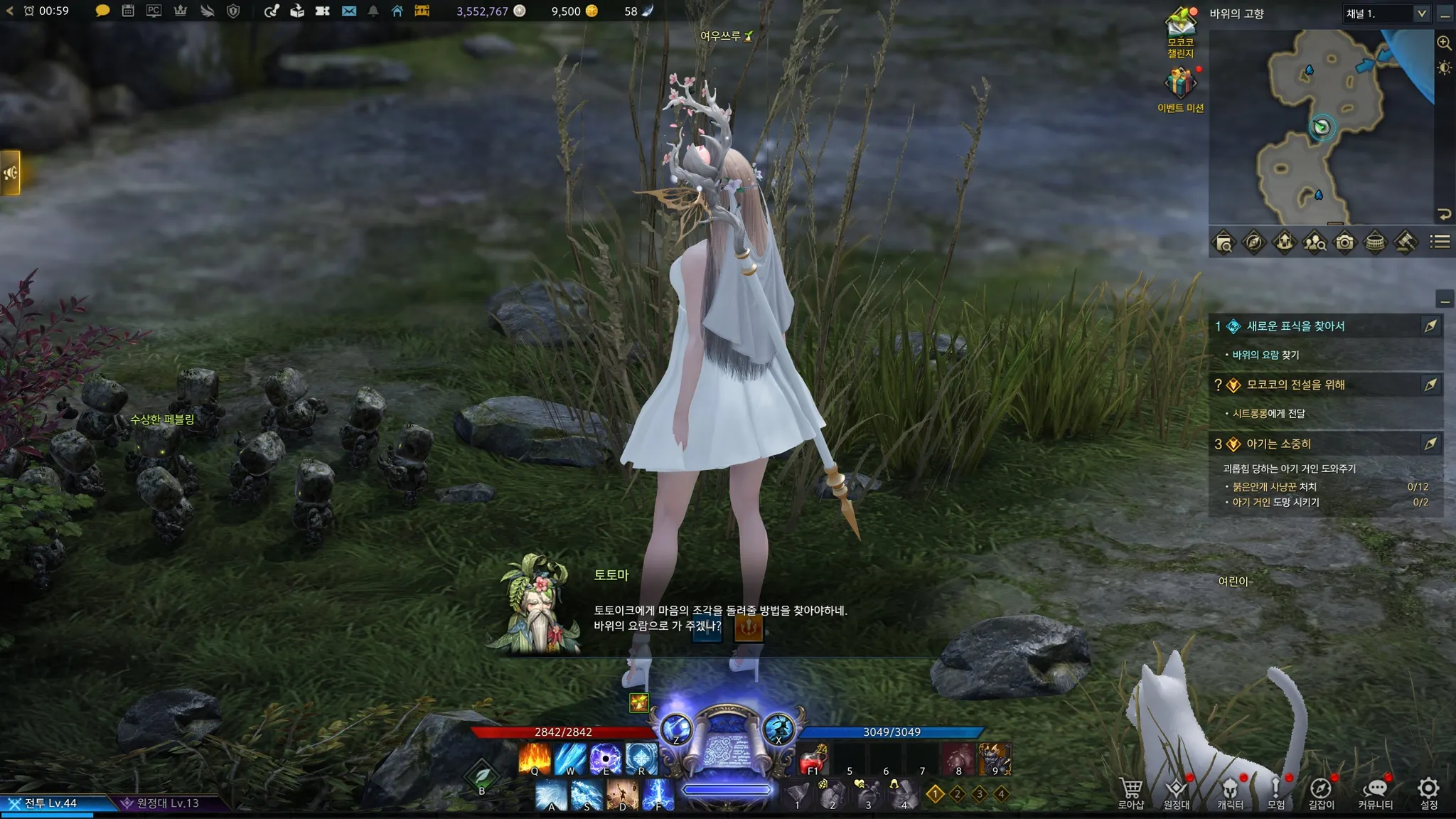Select the 새로운 표식을 찾아서 quest
The height and width of the screenshot is (819, 1456).
tap(1295, 326)
